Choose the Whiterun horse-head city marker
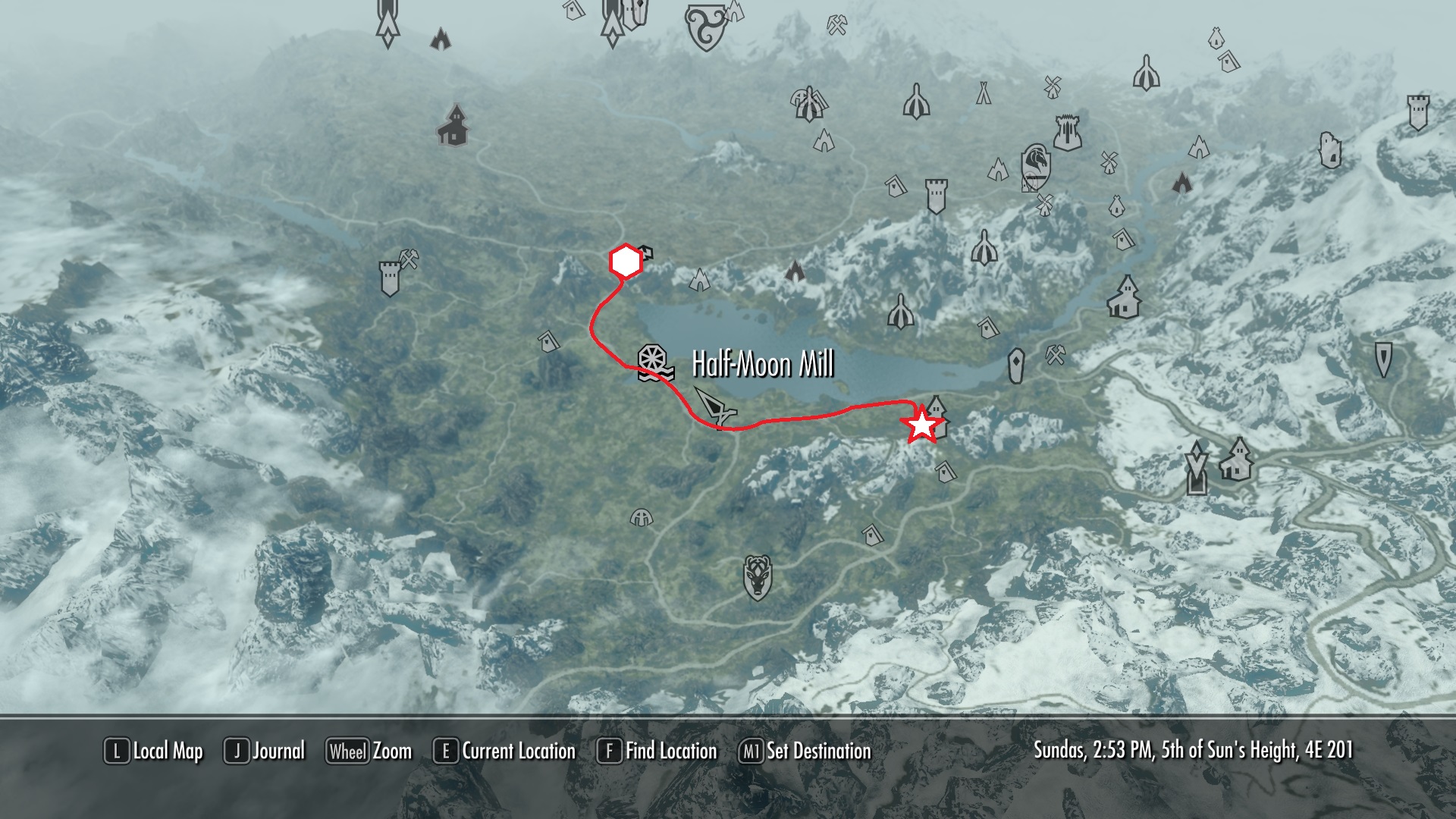 point(1035,167)
